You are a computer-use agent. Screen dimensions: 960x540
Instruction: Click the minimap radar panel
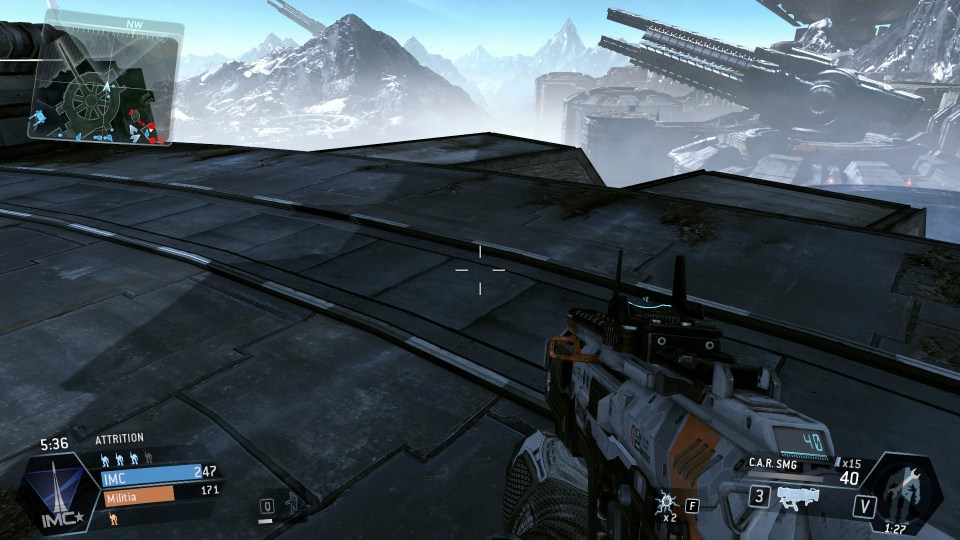pyautogui.click(x=104, y=84)
